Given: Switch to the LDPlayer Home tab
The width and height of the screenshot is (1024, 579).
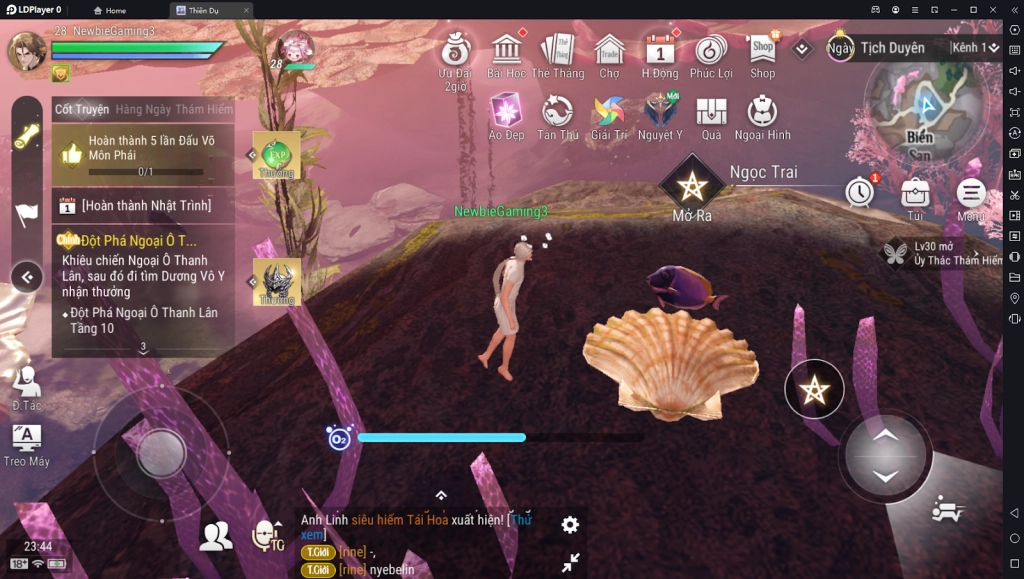Looking at the screenshot, I should pos(110,10).
